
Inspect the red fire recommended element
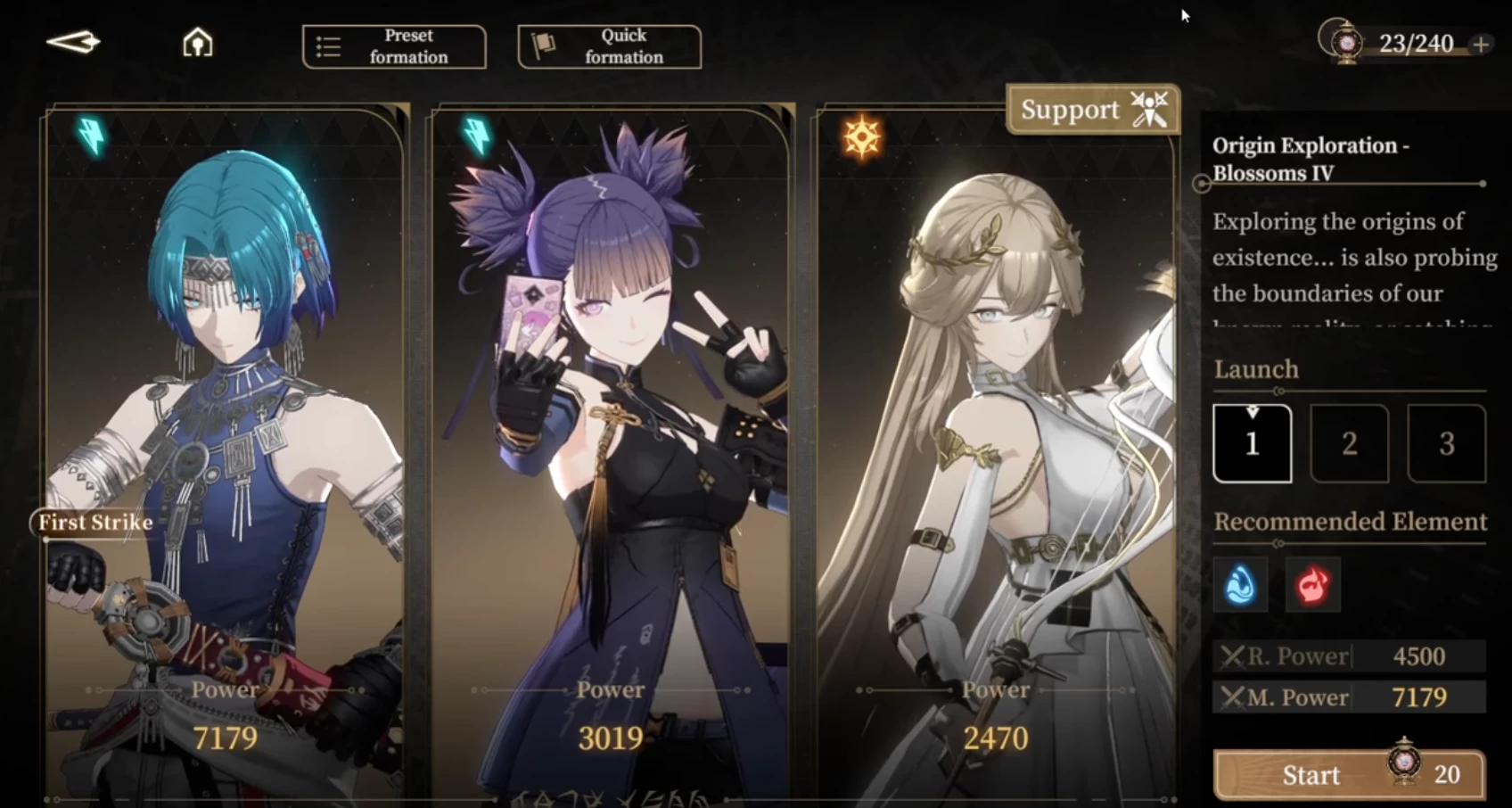tap(1312, 585)
